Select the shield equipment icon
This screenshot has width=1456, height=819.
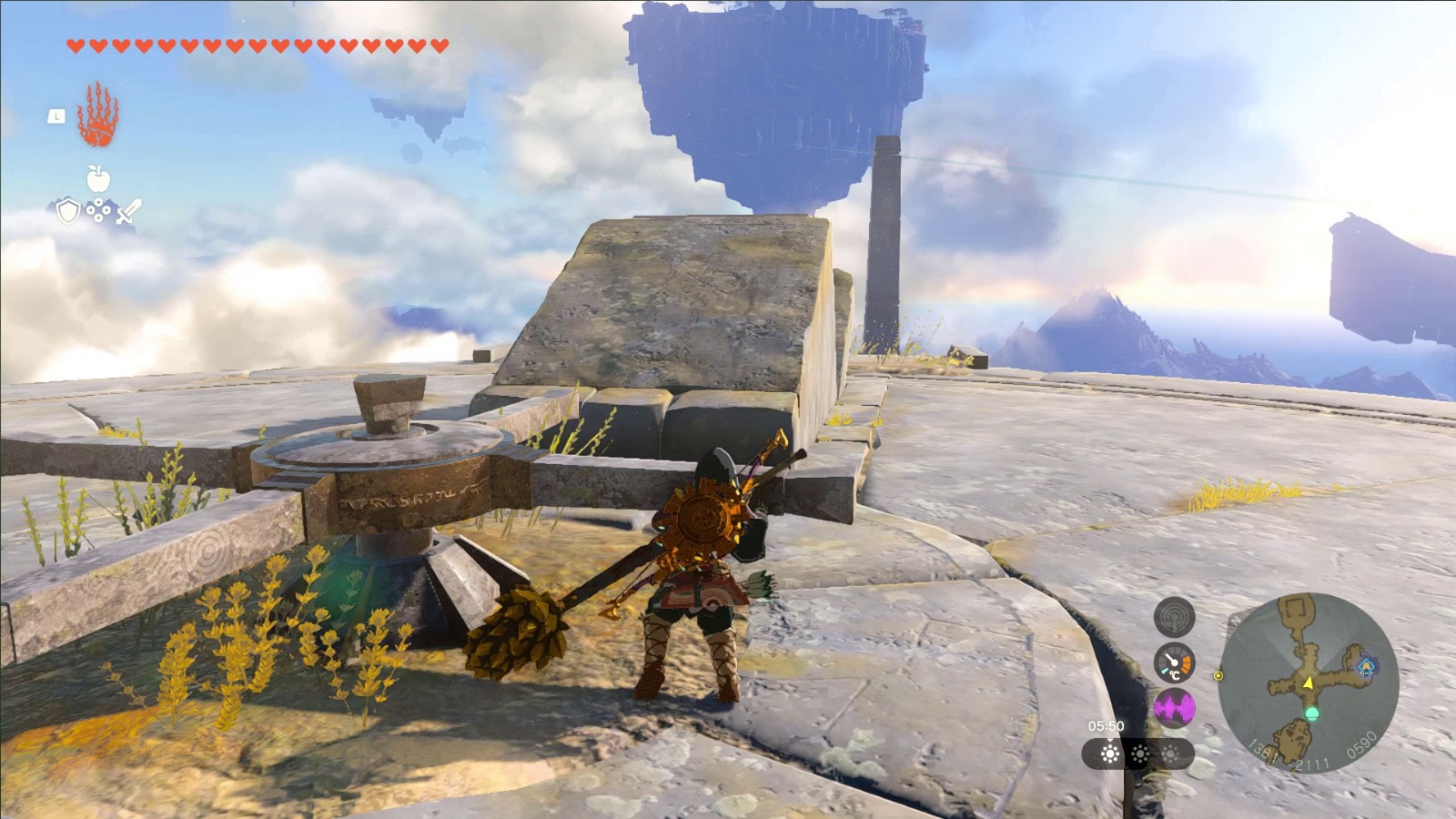tap(68, 212)
